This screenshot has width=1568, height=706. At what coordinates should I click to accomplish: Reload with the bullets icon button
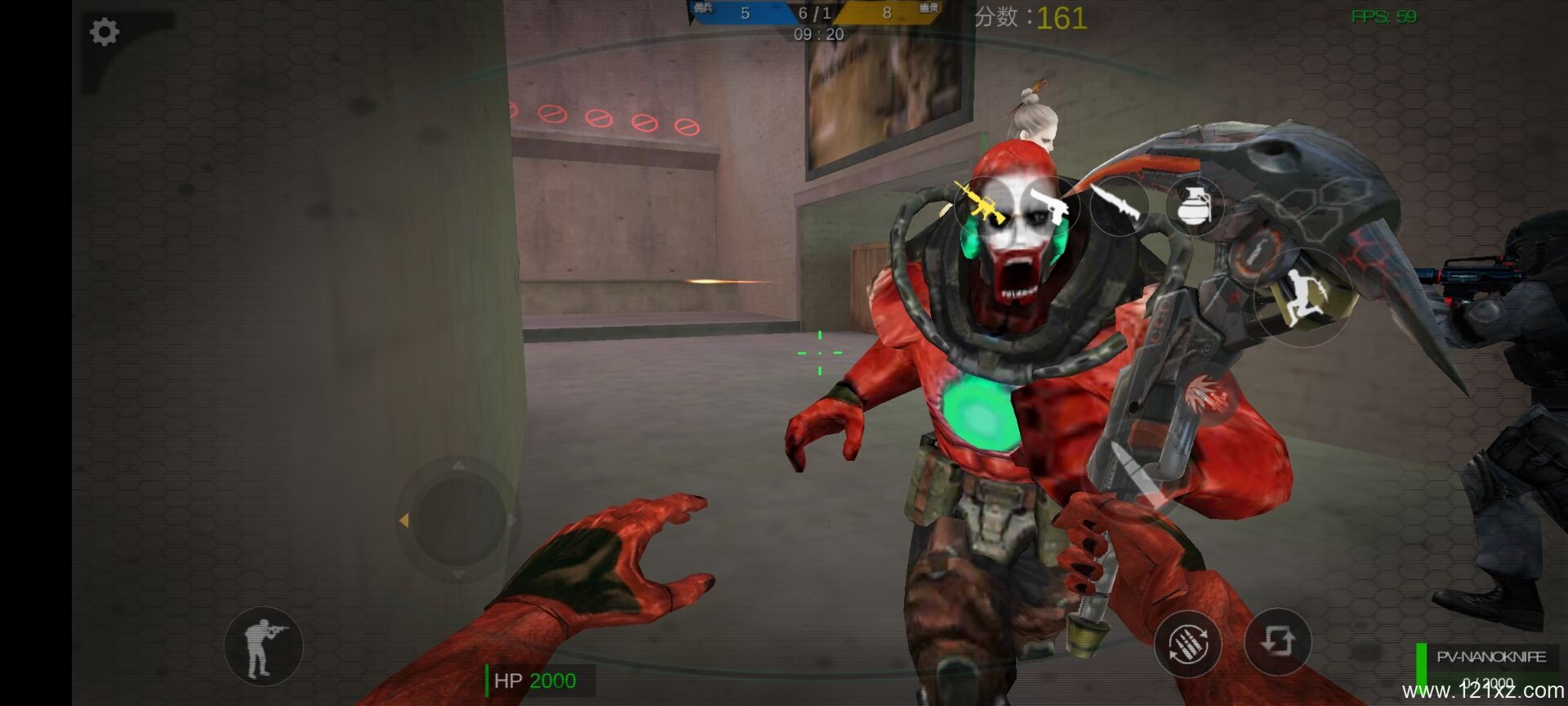coord(1187,643)
